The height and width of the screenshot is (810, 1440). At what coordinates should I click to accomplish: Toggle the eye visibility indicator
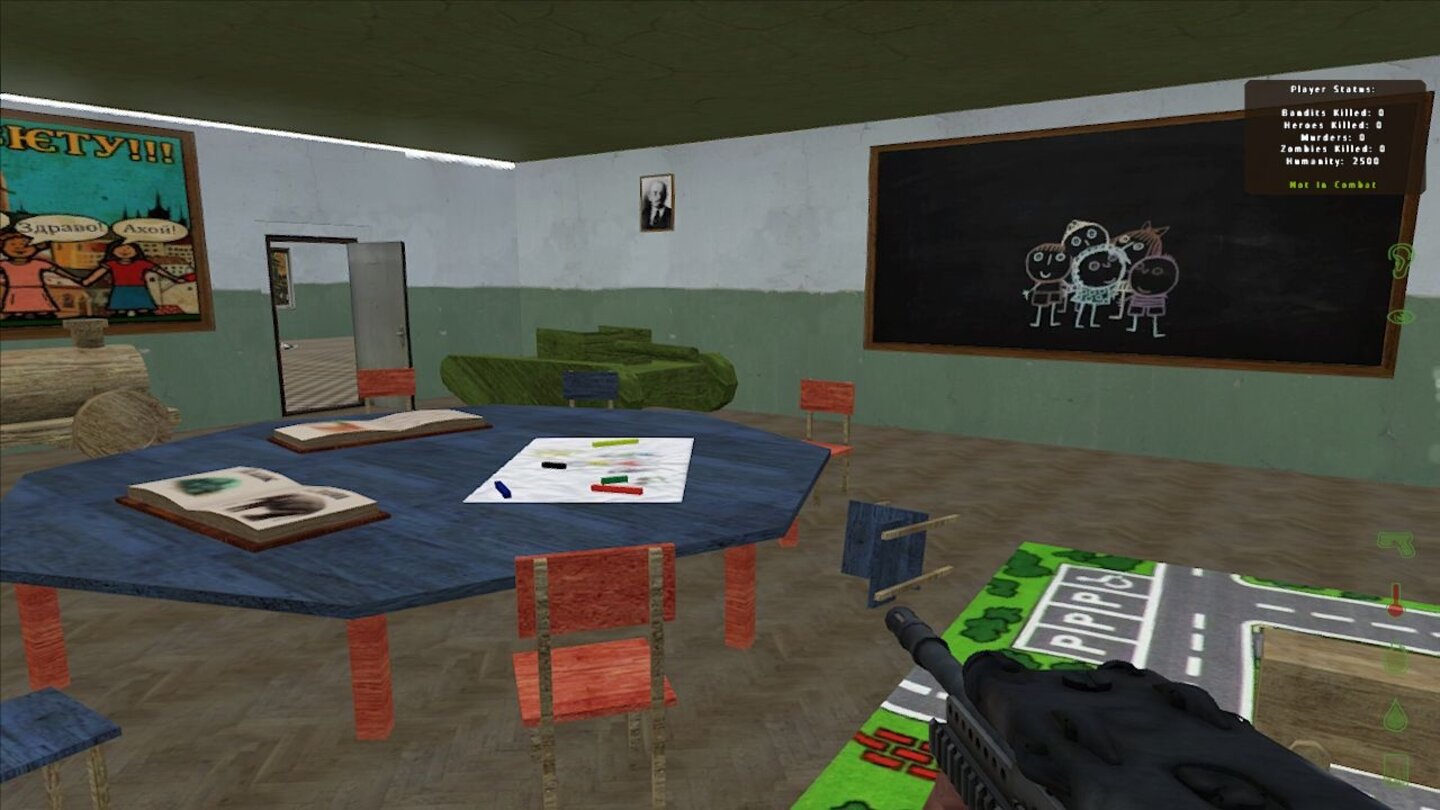tap(1401, 318)
